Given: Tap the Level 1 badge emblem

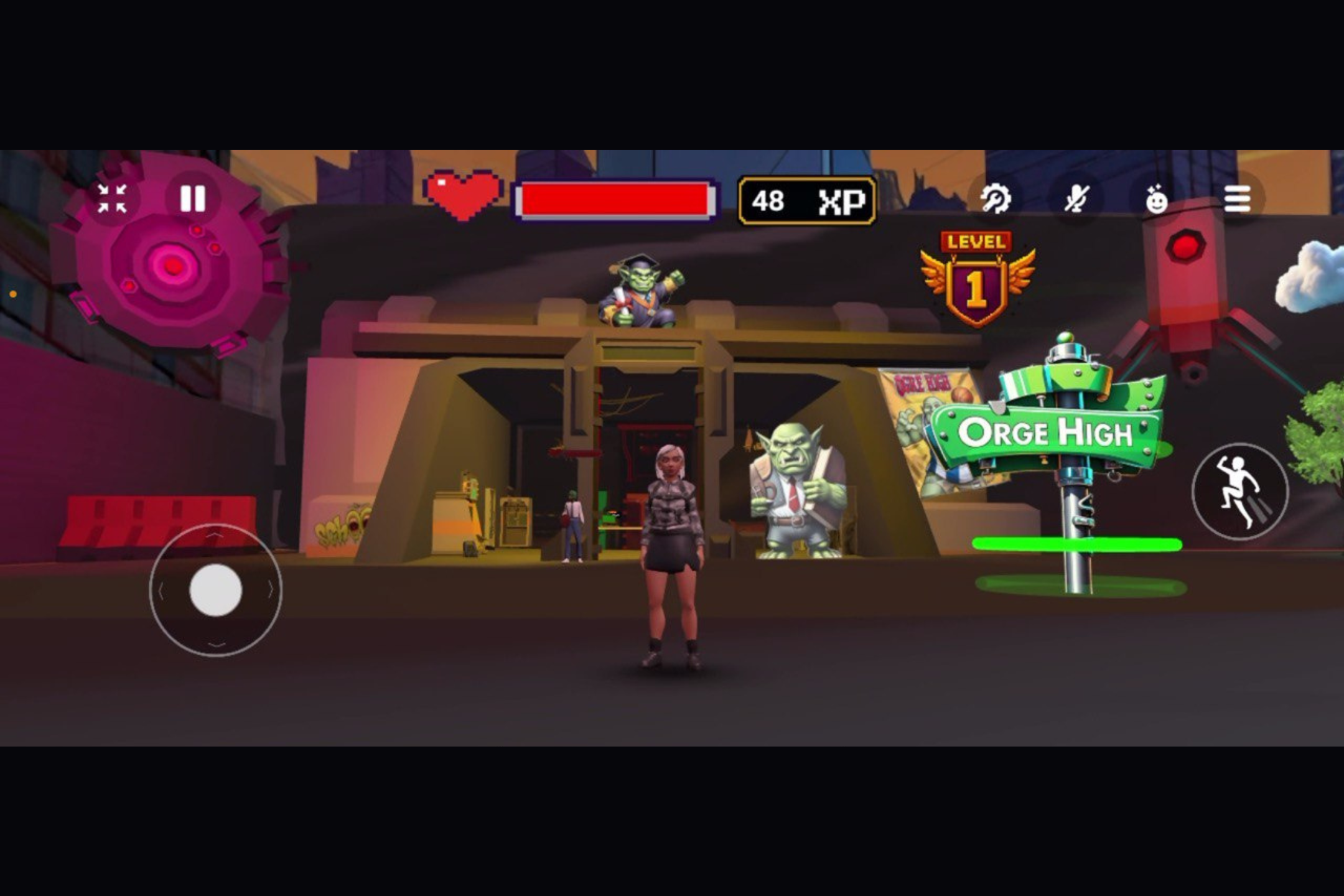Looking at the screenshot, I should (x=977, y=278).
